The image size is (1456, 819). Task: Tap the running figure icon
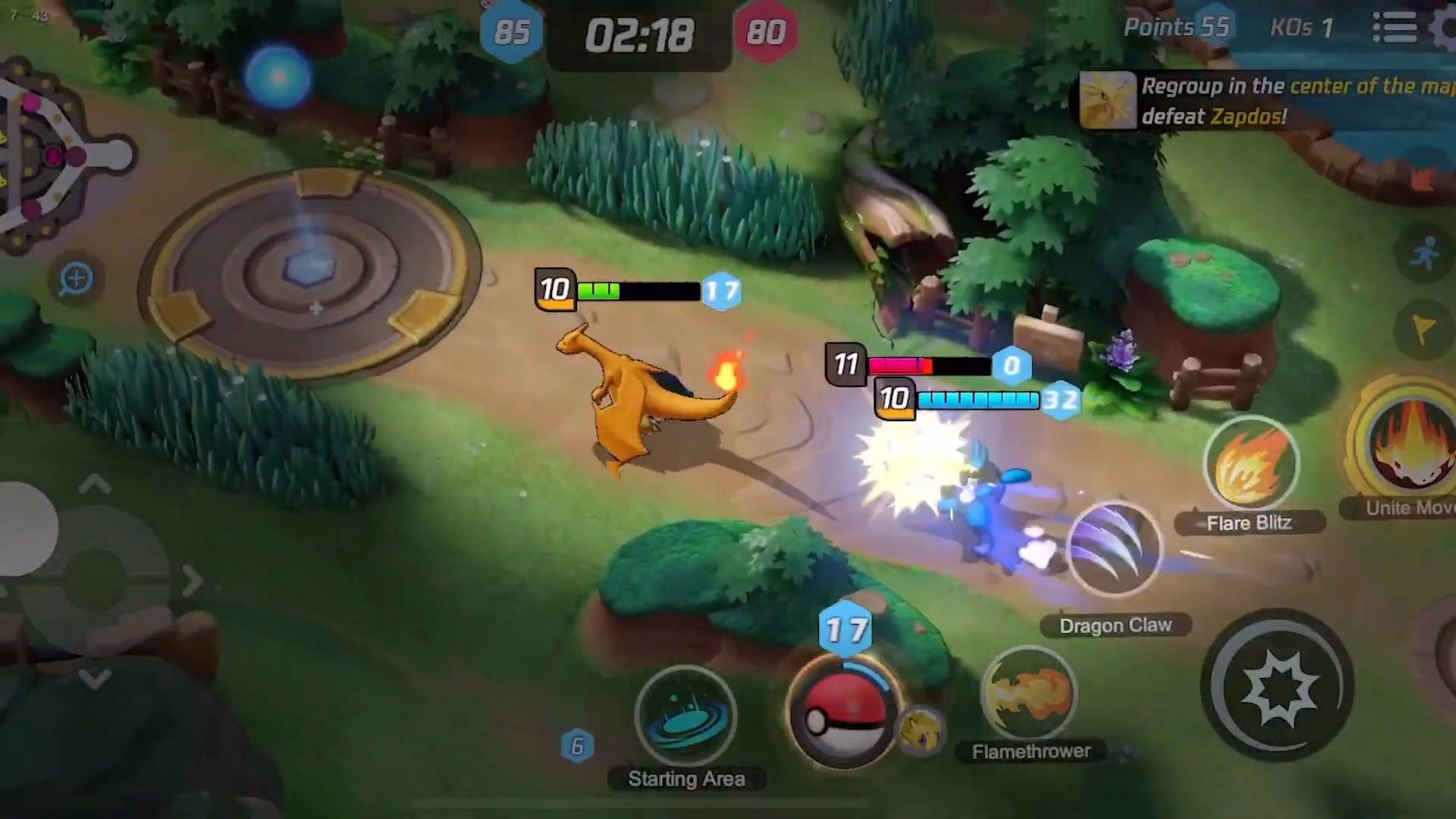click(1426, 254)
